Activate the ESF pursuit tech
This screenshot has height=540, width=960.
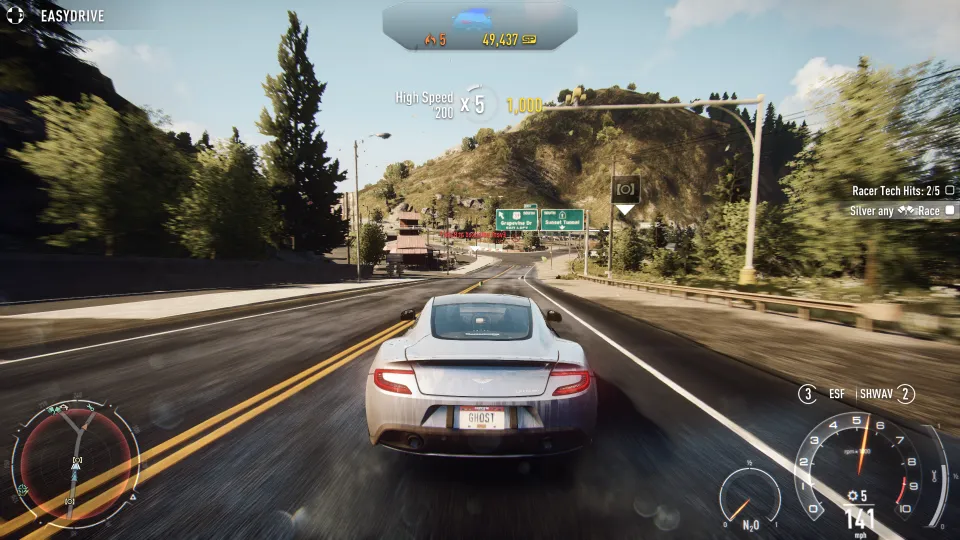825,394
